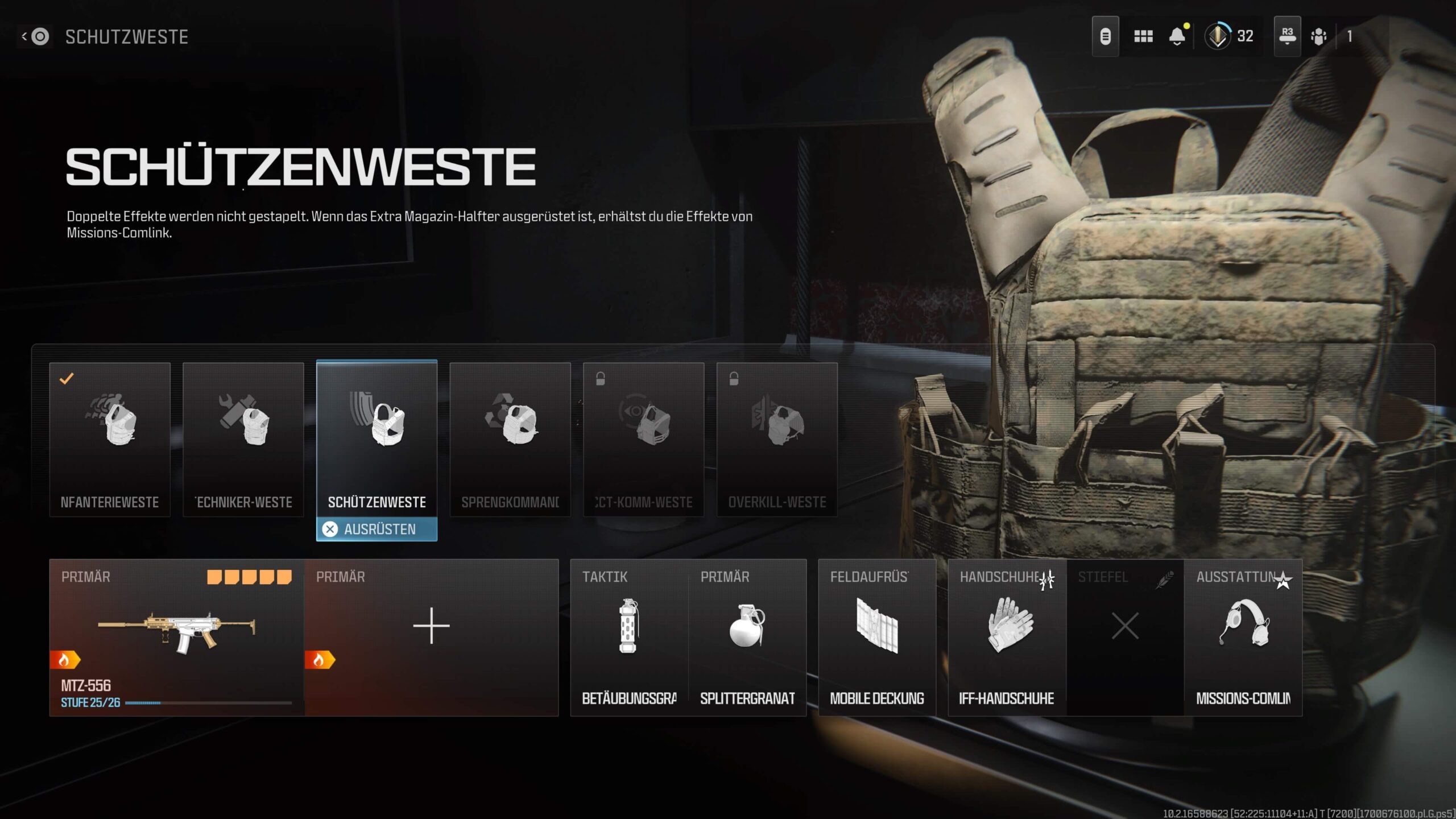Open the rank level 32 emblem
The image size is (1456, 819).
click(1217, 37)
